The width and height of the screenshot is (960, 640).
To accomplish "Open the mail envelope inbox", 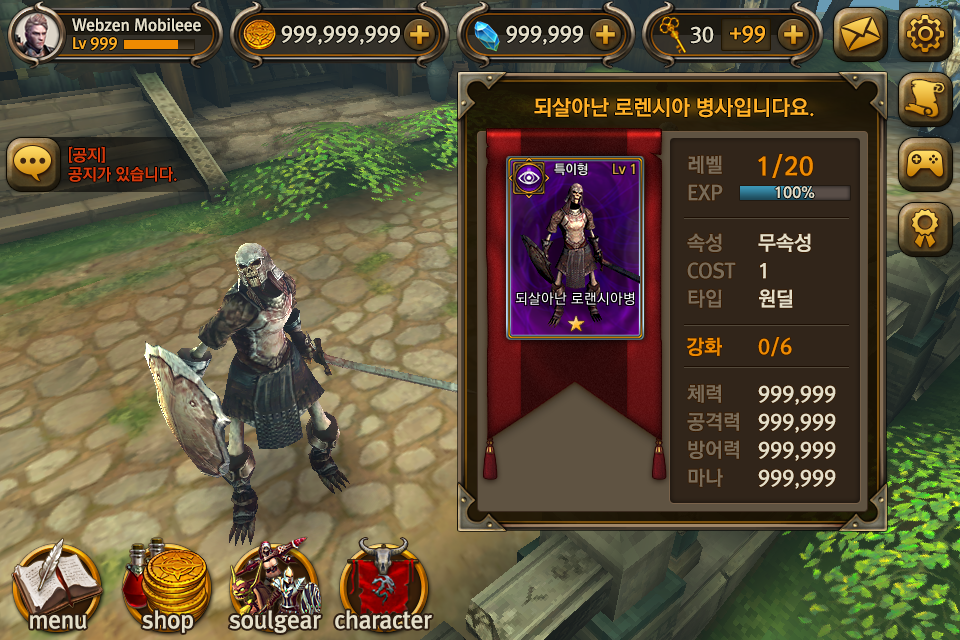I will 860,35.
